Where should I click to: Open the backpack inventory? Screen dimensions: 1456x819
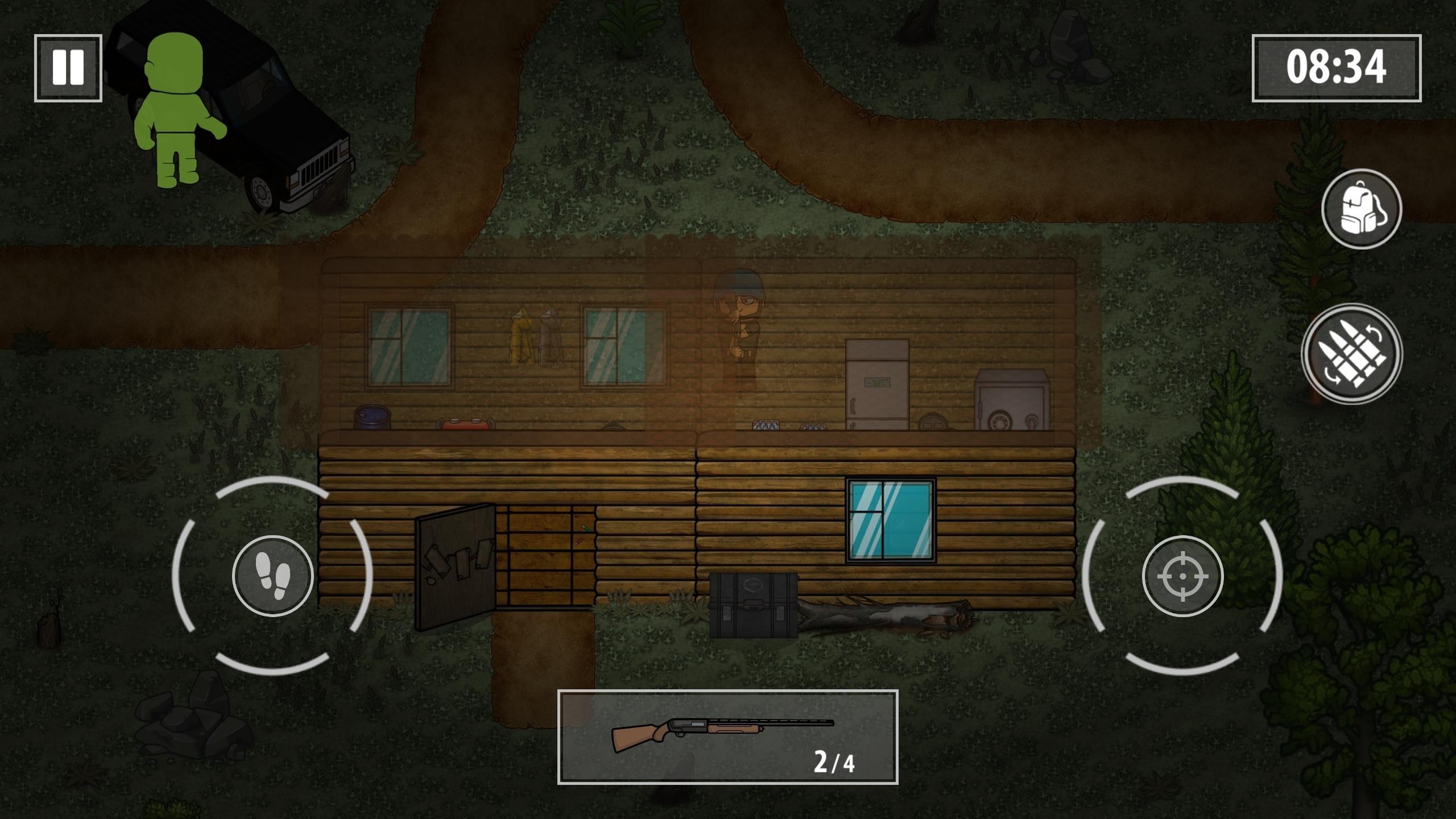coord(1361,209)
